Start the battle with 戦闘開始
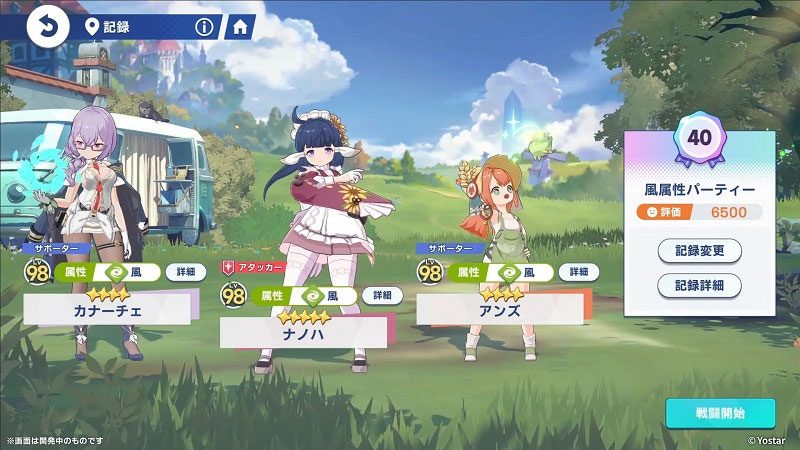The height and width of the screenshot is (450, 800). coord(720,413)
